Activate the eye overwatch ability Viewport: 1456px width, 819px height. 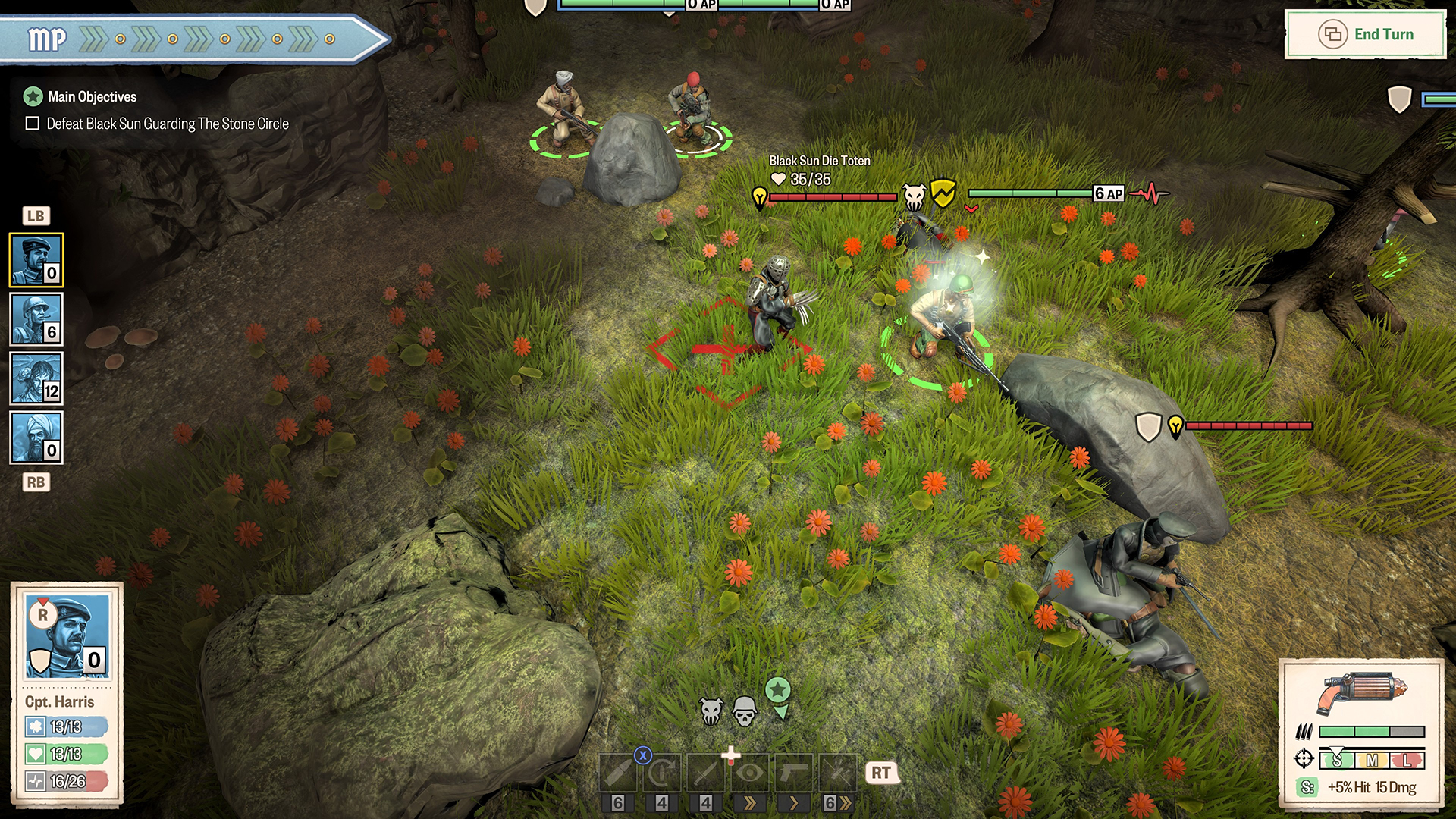pos(750,773)
